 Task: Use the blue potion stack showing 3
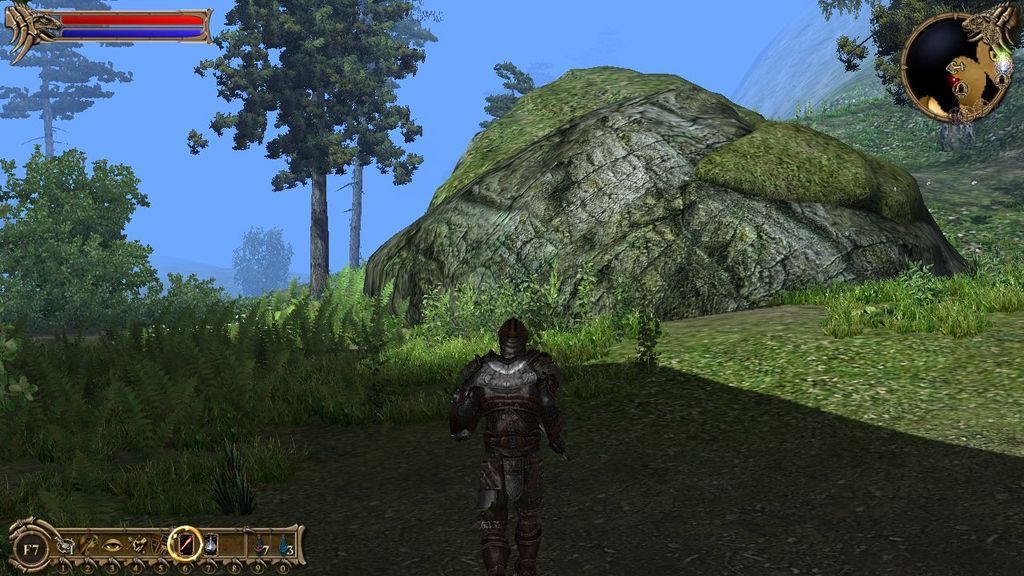[x=285, y=546]
